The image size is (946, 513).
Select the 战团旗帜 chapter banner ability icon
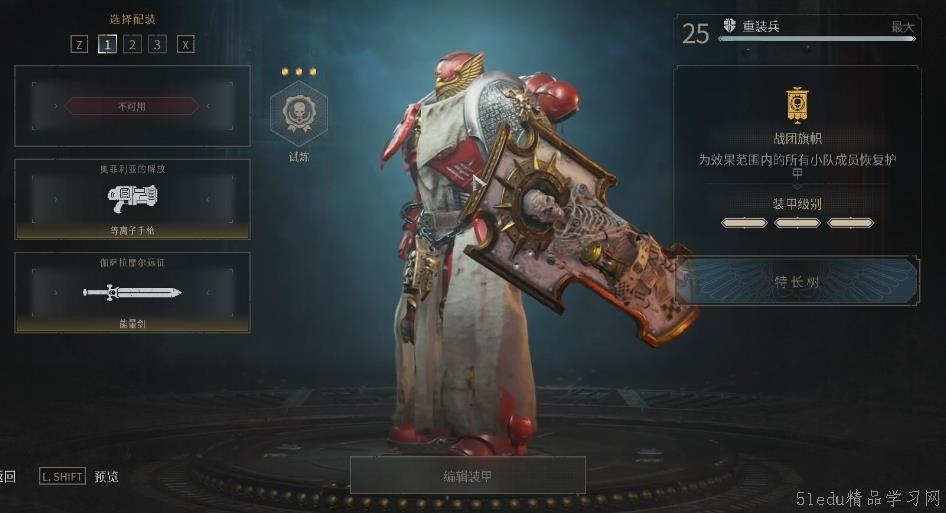click(797, 103)
